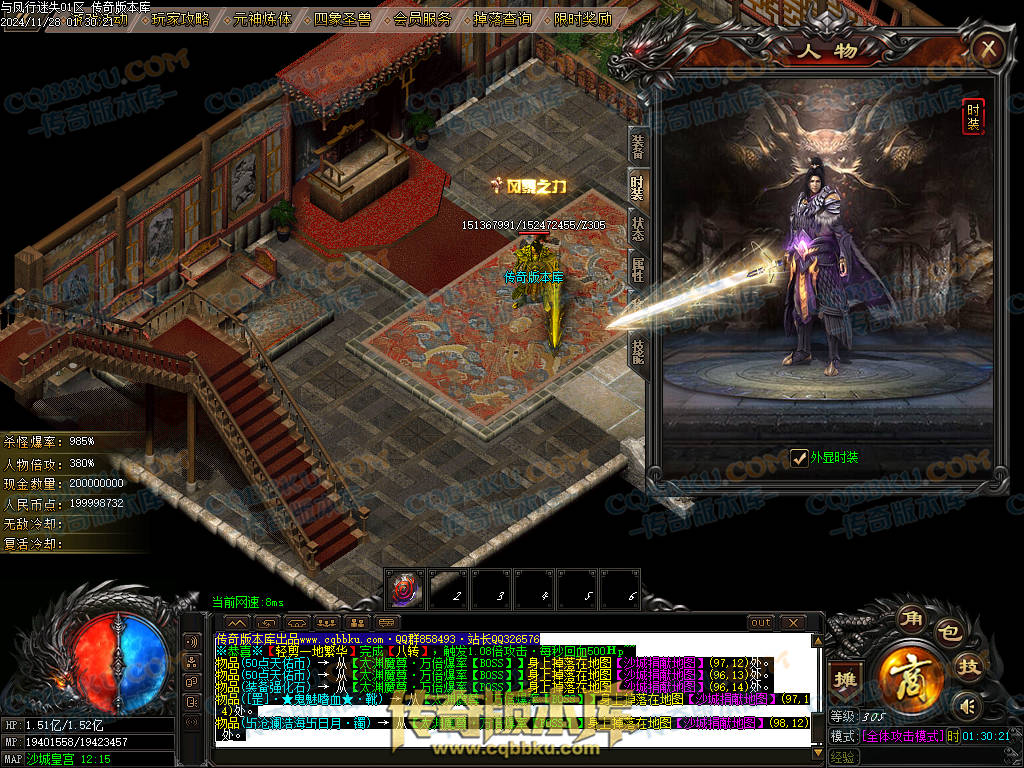Open the 技 skills round button

click(x=969, y=667)
